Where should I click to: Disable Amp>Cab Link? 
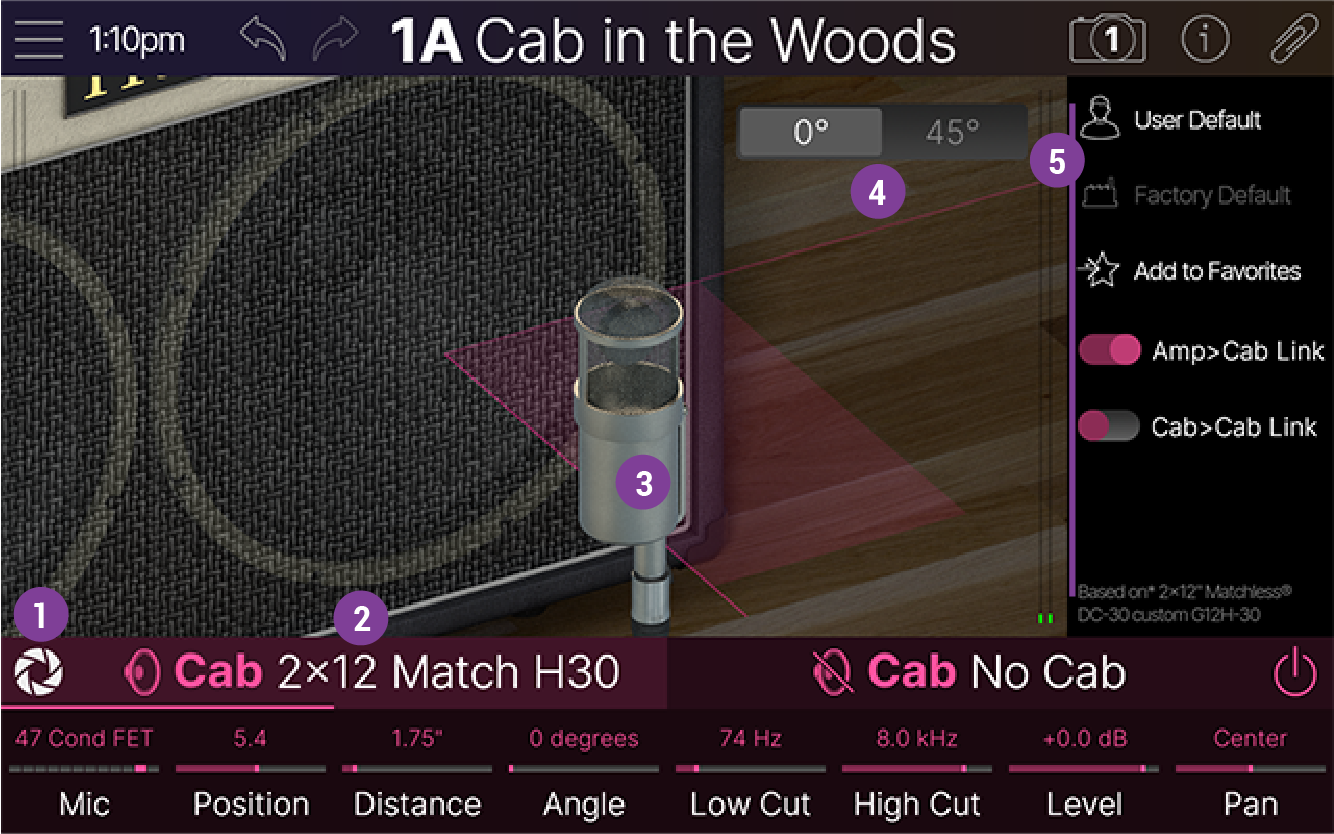1110,351
